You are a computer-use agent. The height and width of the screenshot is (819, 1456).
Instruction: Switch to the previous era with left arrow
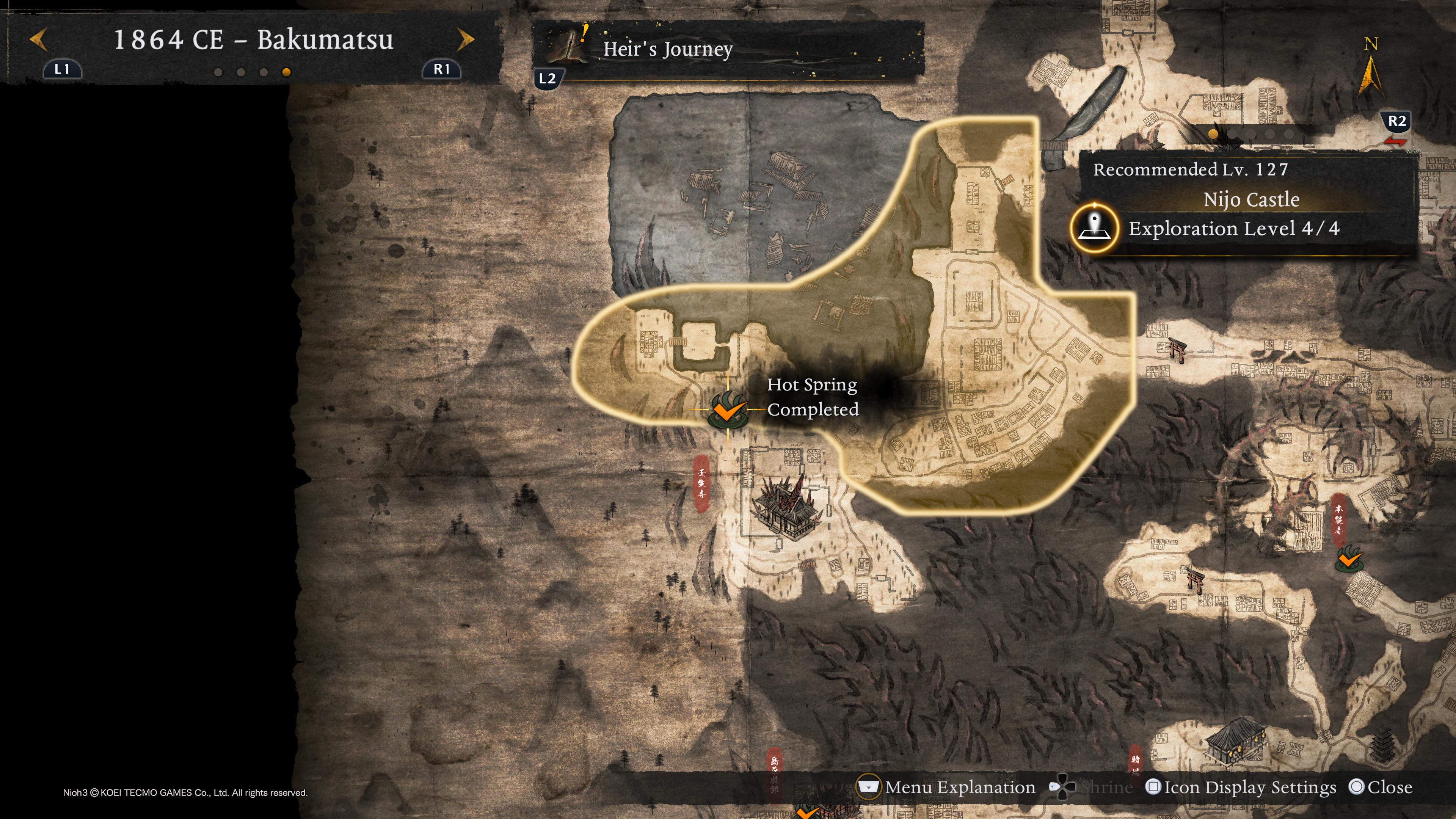click(x=38, y=40)
